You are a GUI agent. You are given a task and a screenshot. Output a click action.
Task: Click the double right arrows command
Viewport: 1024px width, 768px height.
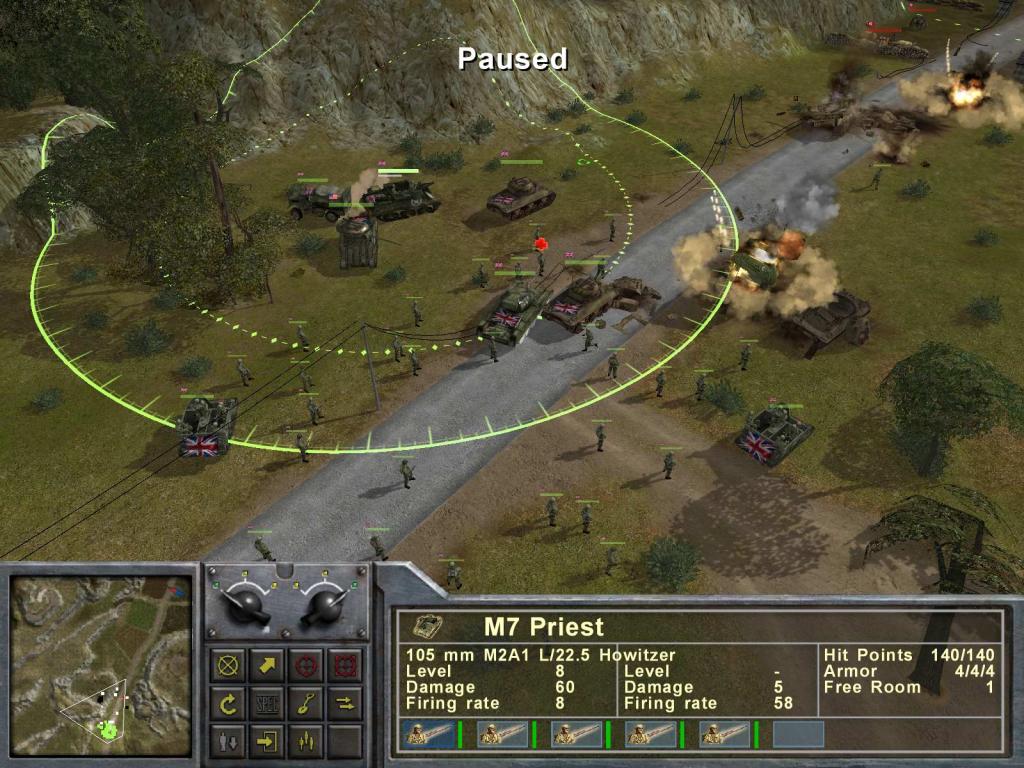point(343,703)
